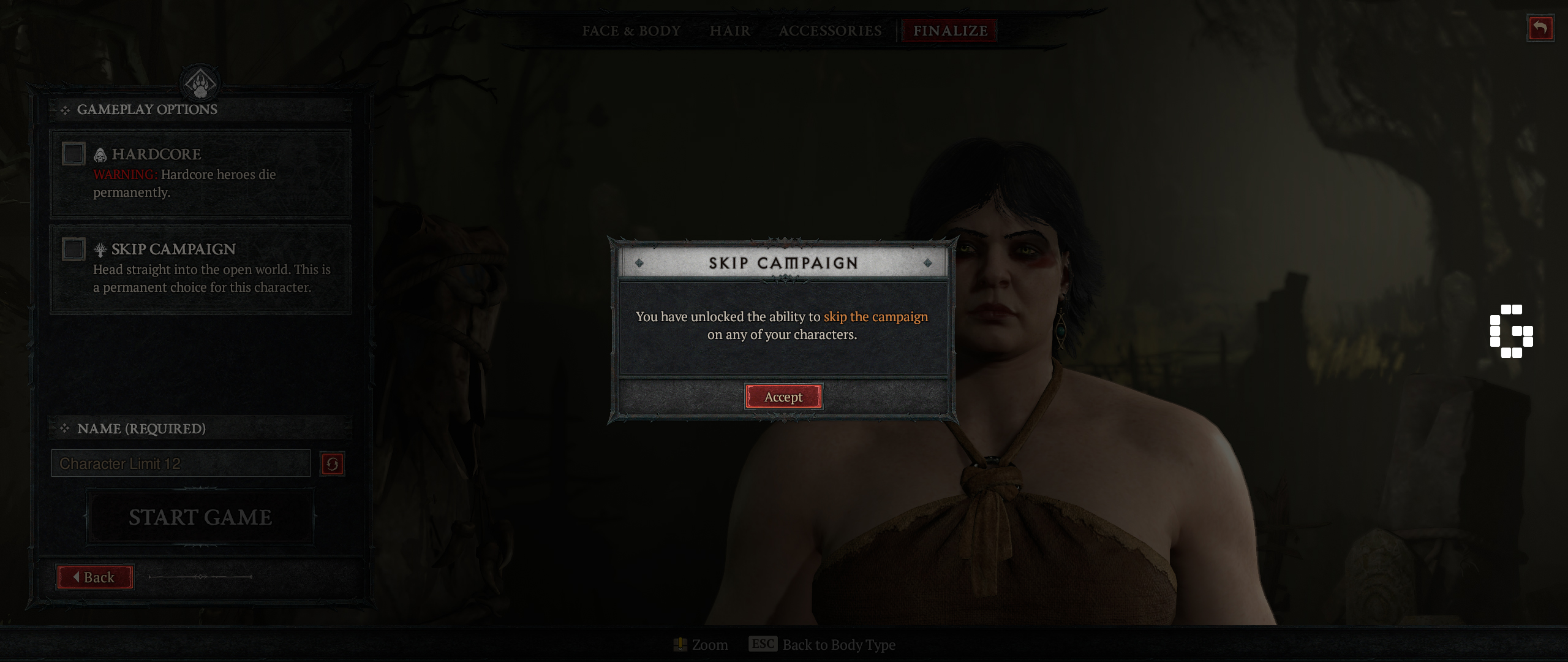Choose the Finalize tab
Screen dimensions: 1568x662
click(950, 31)
